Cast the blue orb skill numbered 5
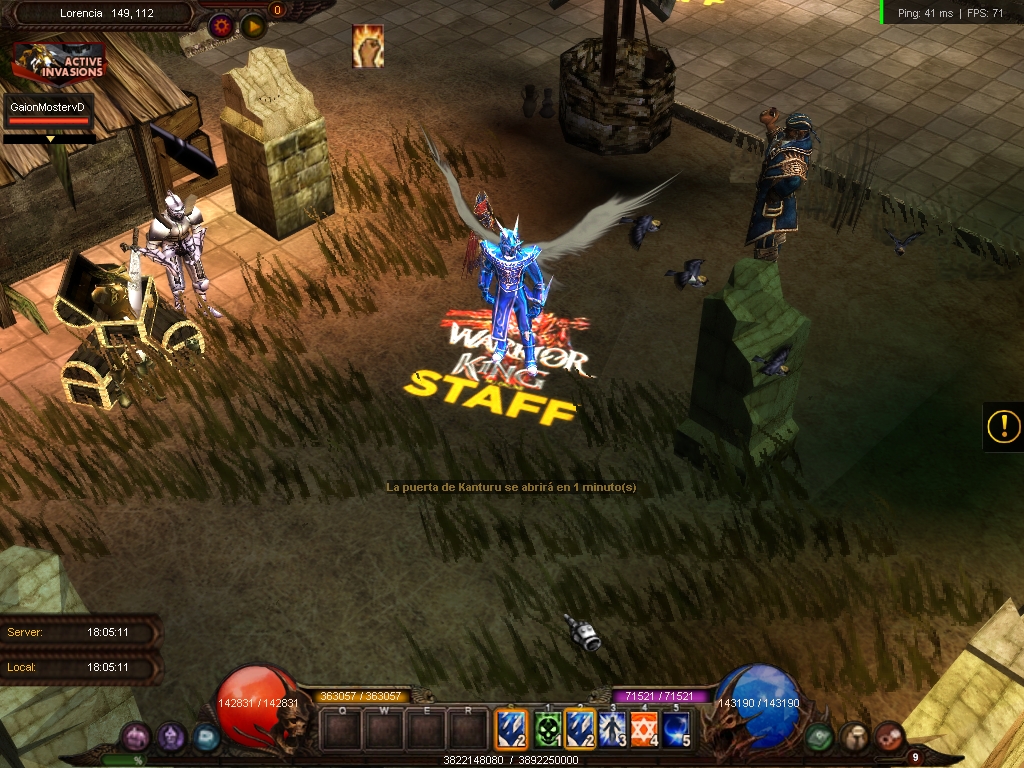Viewport: 1024px width, 768px height. [x=676, y=730]
